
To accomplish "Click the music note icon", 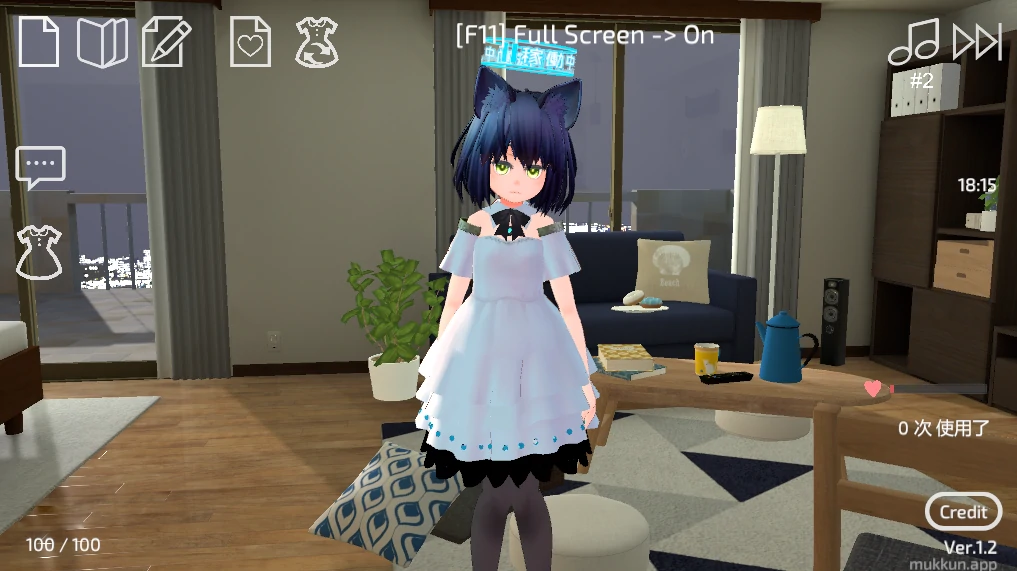I will click(914, 42).
